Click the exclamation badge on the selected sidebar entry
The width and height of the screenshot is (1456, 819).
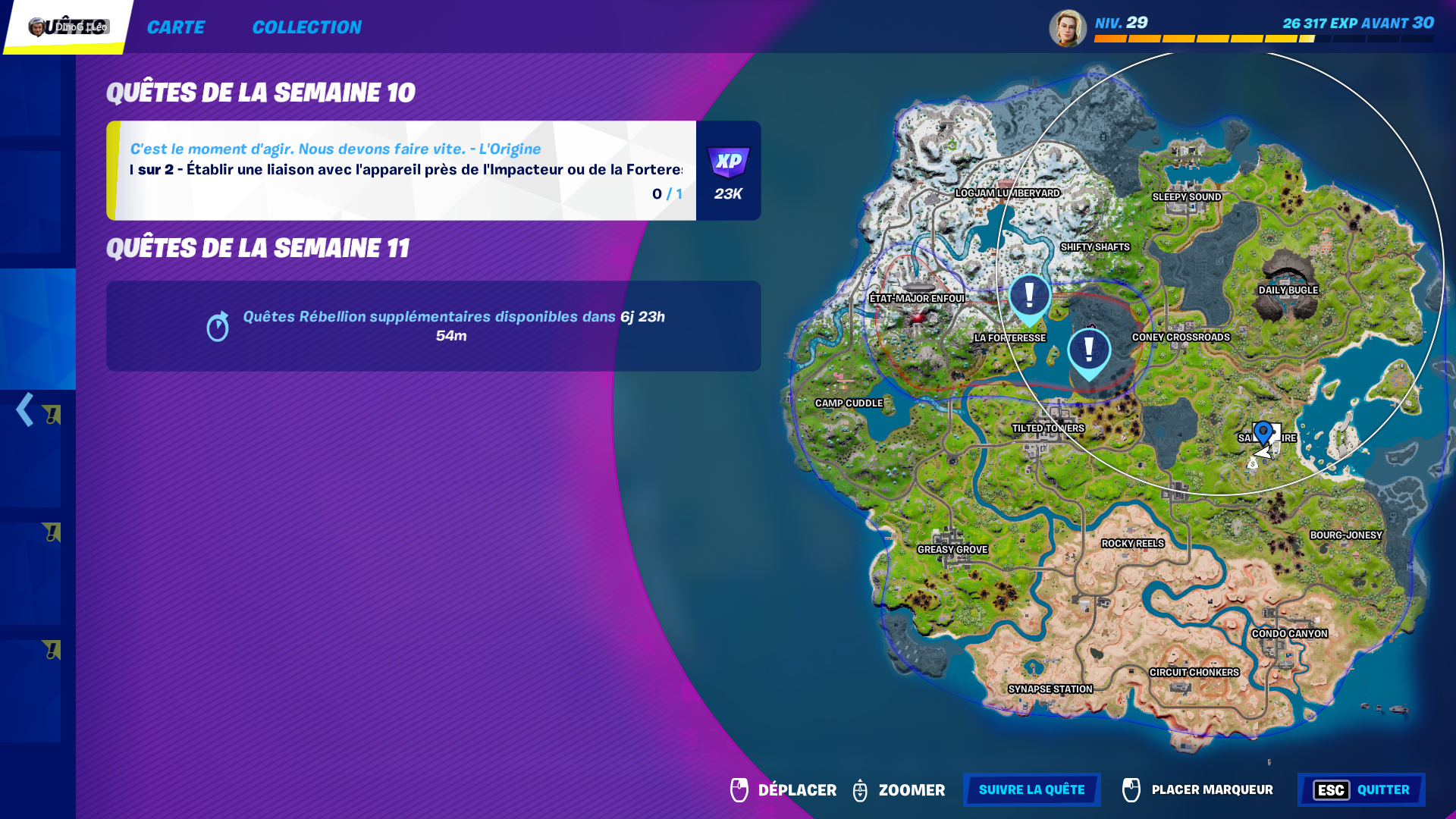coord(52,413)
